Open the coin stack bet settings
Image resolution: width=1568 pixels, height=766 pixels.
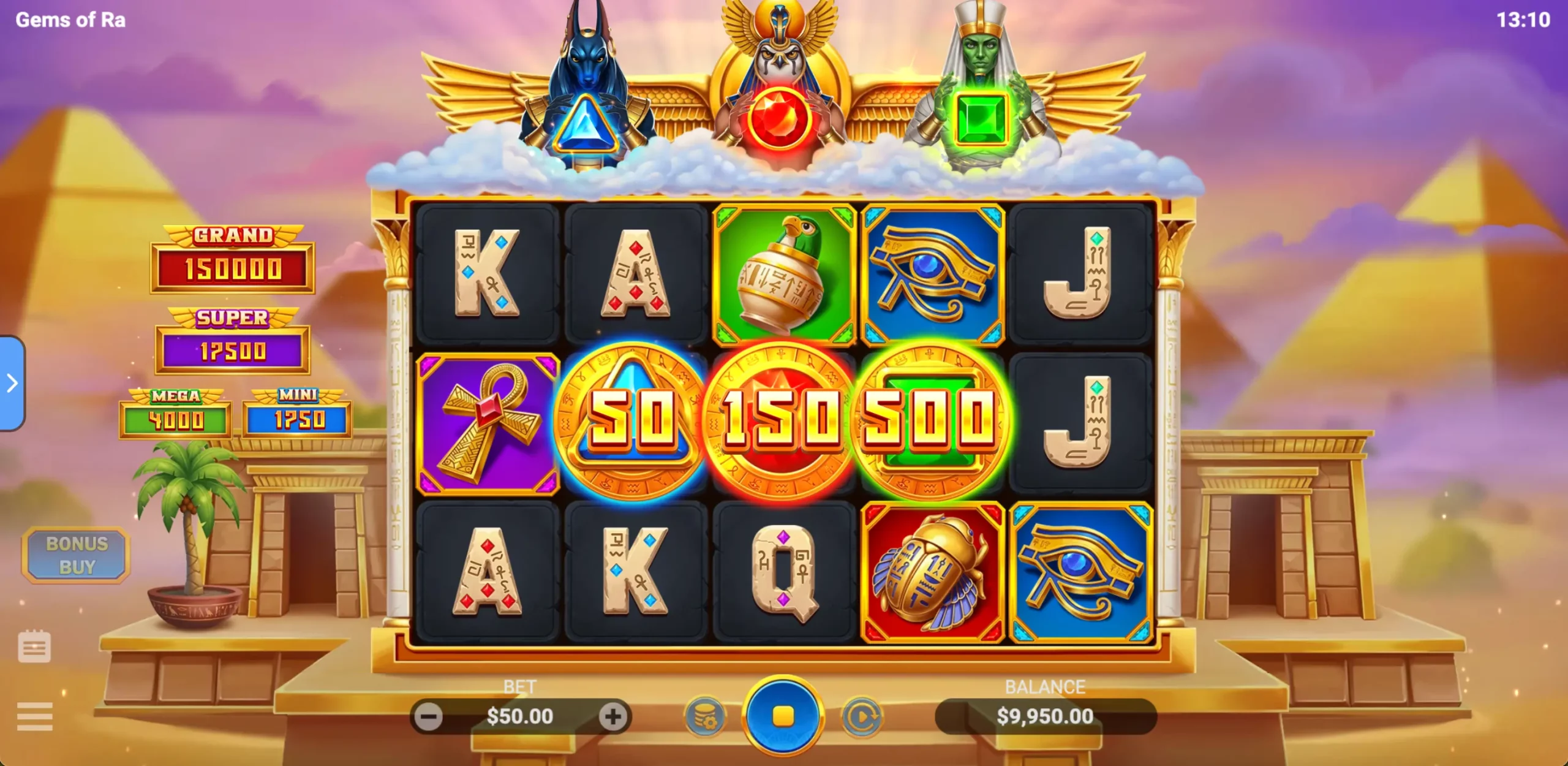pyautogui.click(x=705, y=716)
